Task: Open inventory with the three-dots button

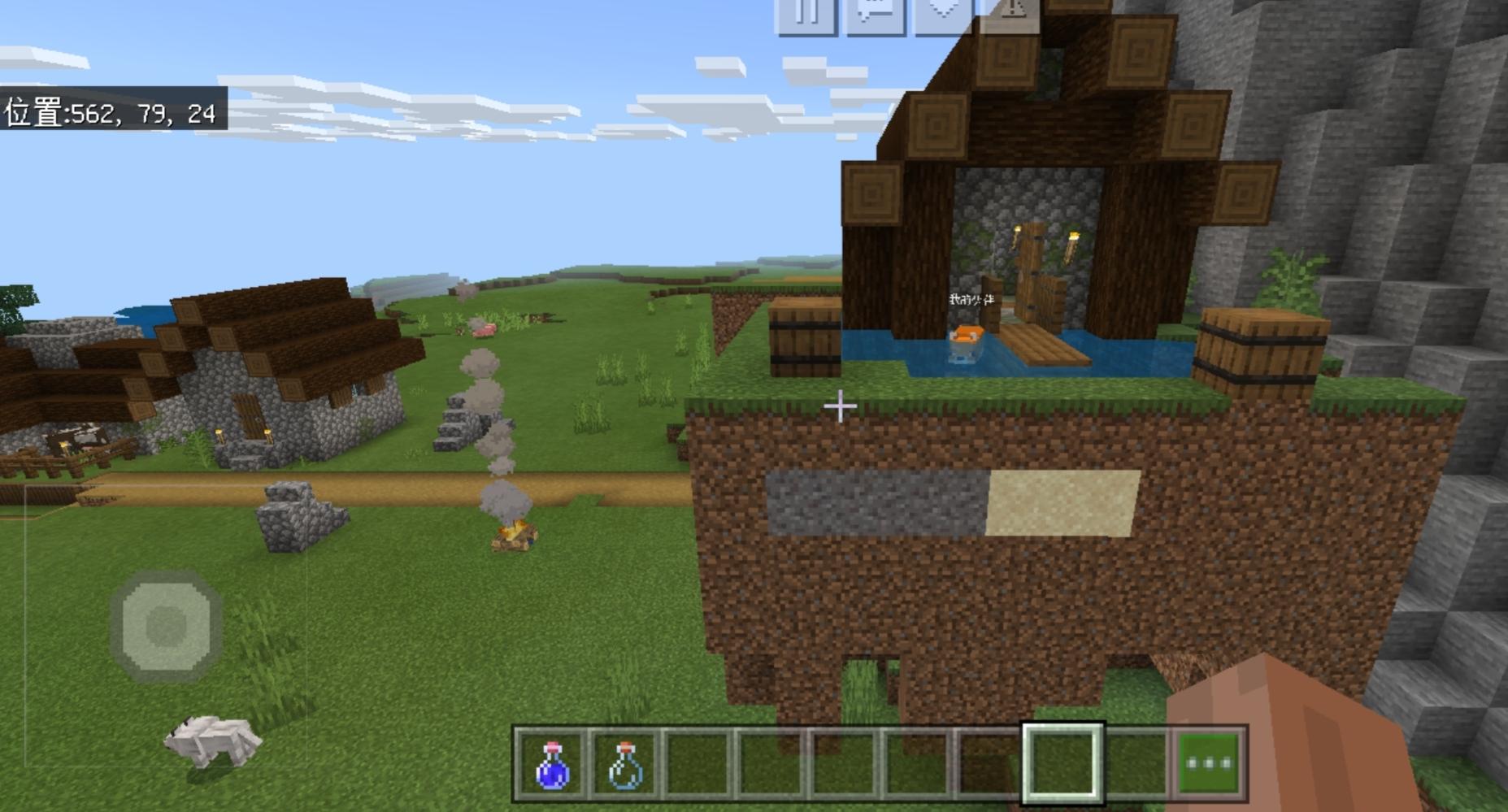Action: pyautogui.click(x=1210, y=764)
